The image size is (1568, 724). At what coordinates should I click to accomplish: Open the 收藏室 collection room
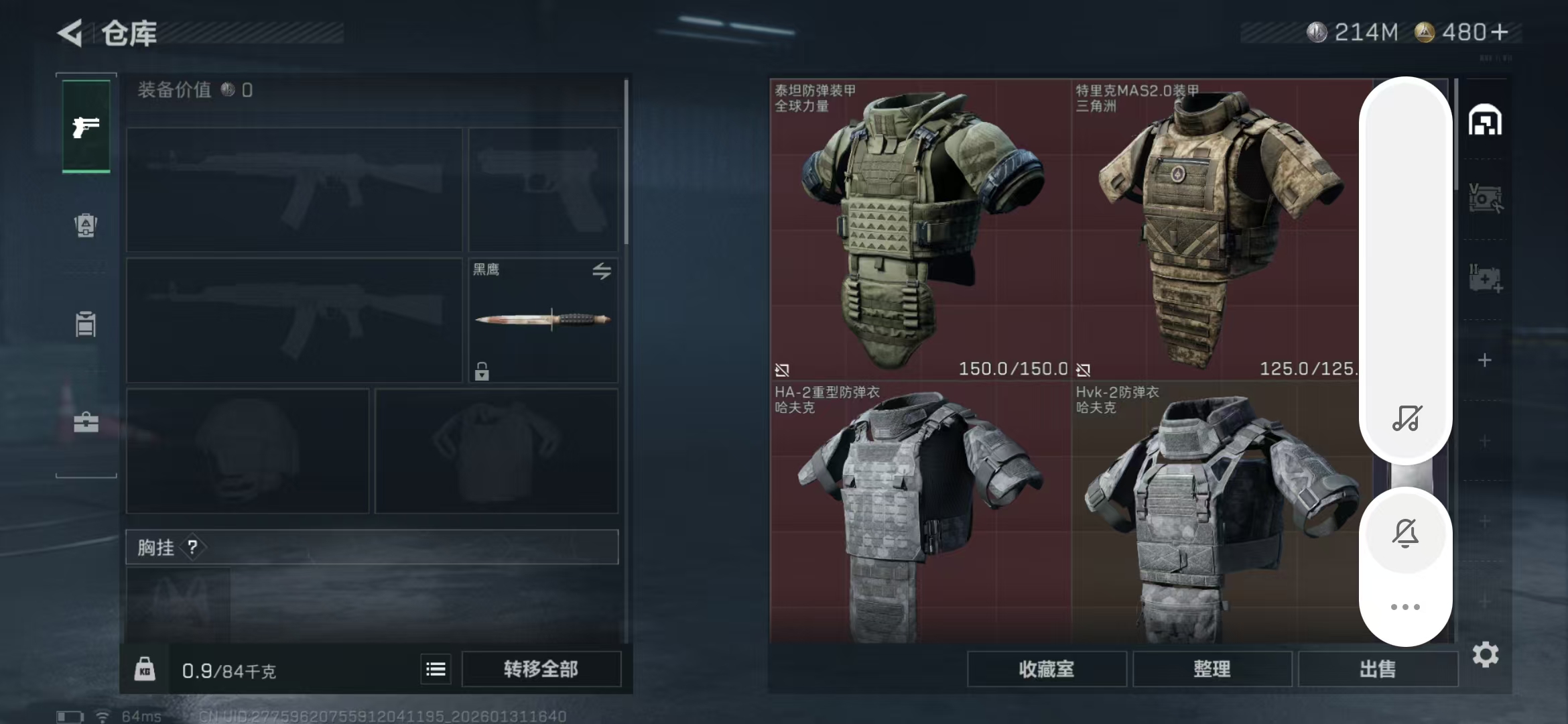pos(1046,669)
